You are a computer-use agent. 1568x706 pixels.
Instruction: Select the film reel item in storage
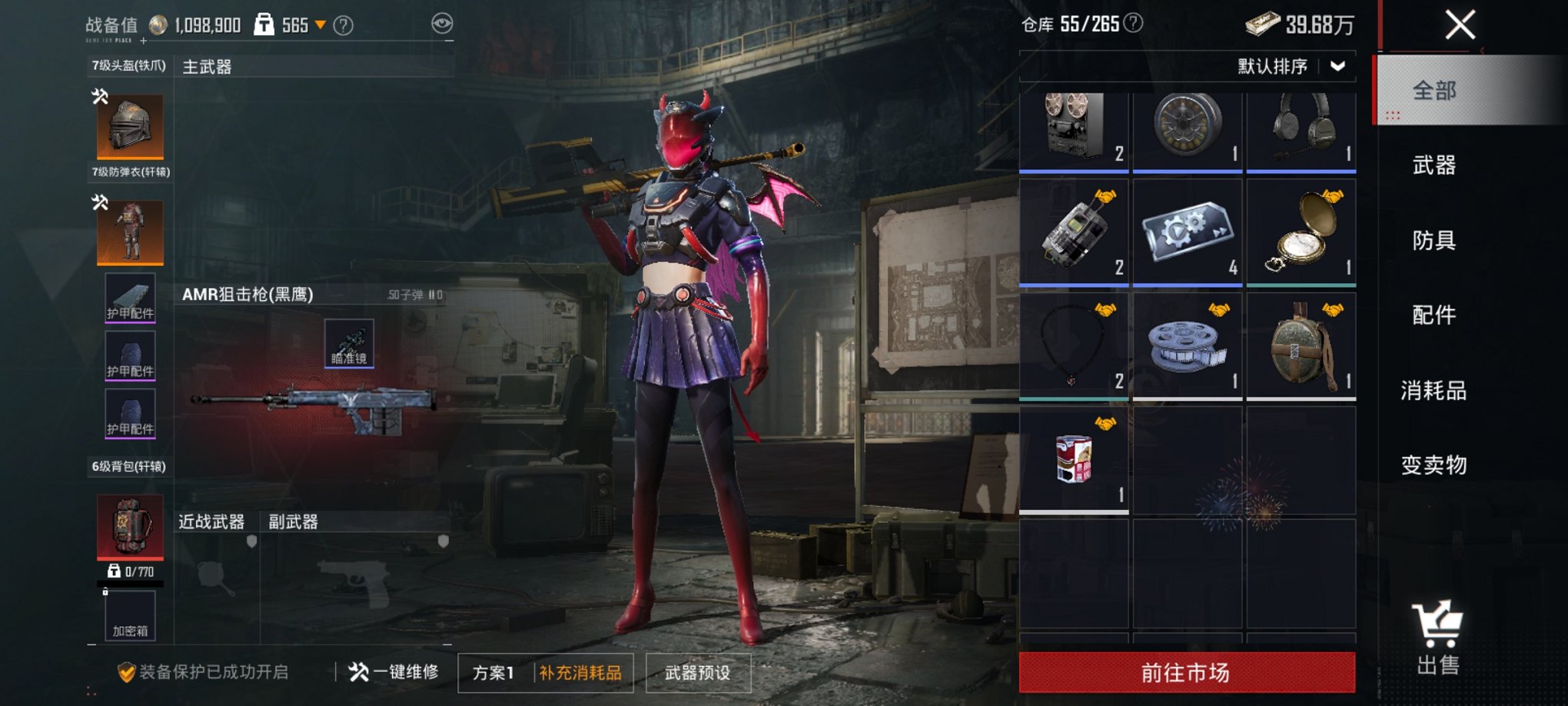point(1187,346)
